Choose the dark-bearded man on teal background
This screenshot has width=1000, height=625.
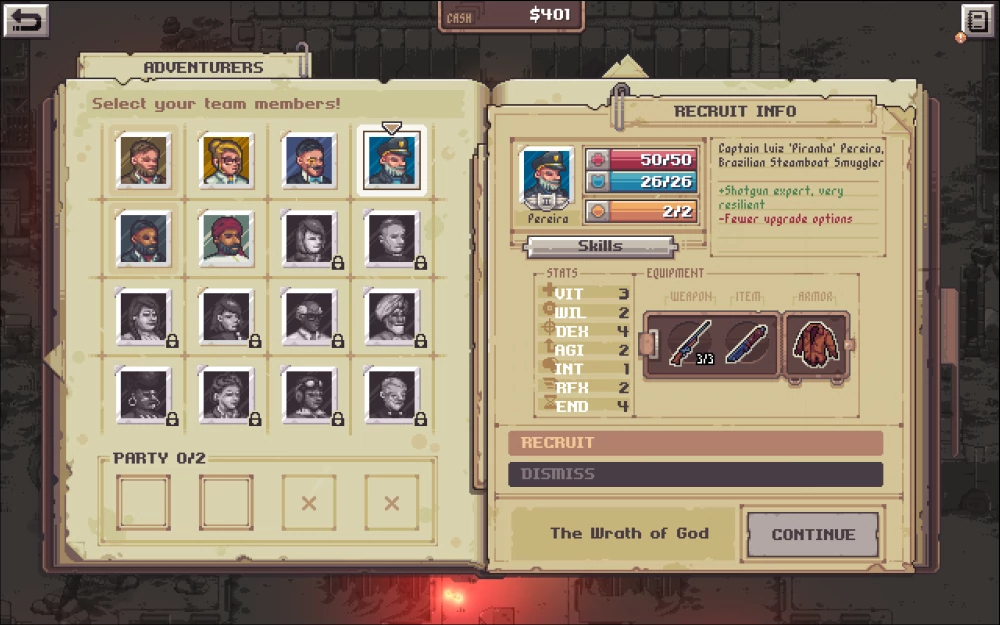click(143, 238)
